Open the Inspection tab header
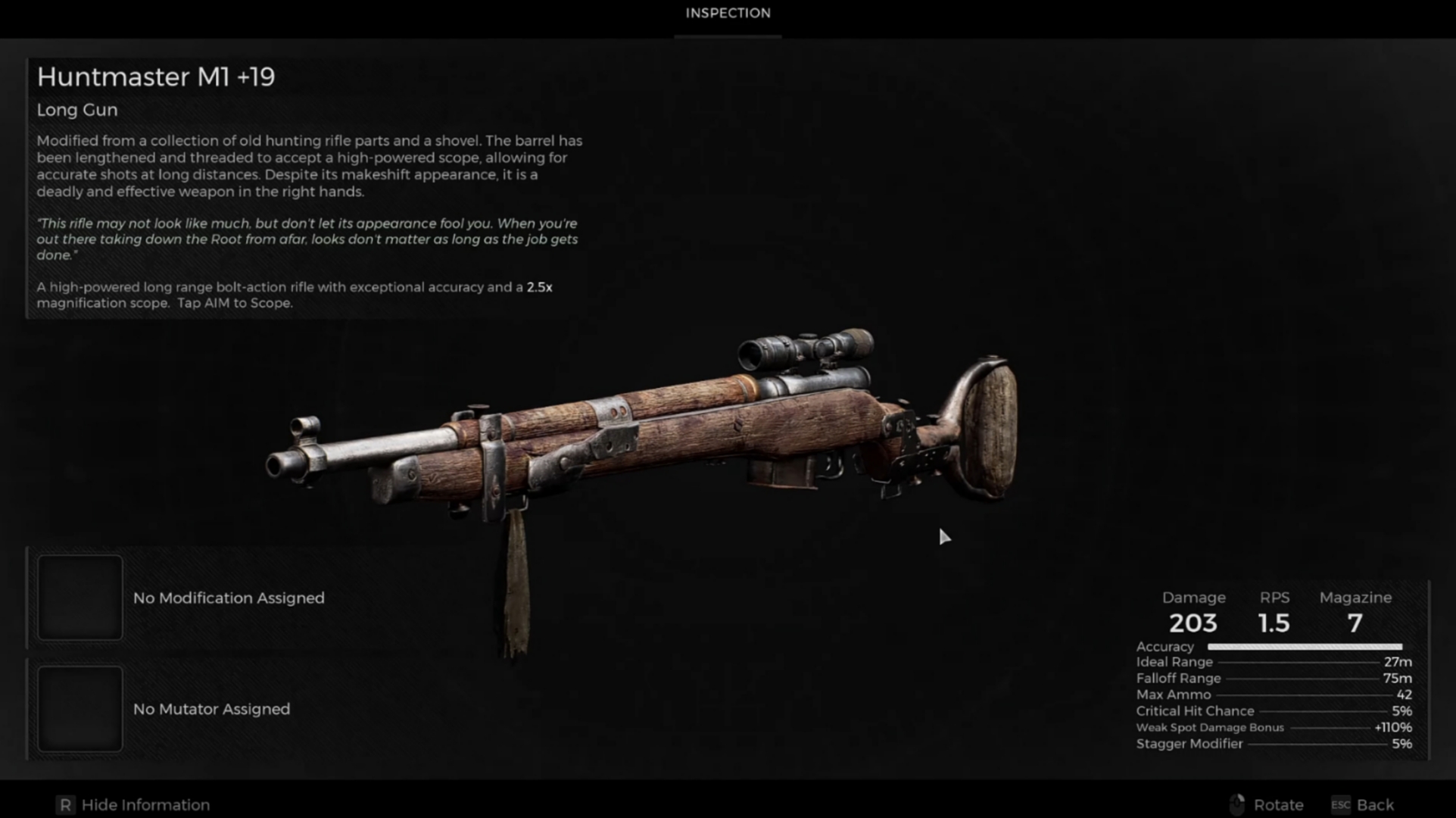The height and width of the screenshot is (818, 1456). click(728, 14)
